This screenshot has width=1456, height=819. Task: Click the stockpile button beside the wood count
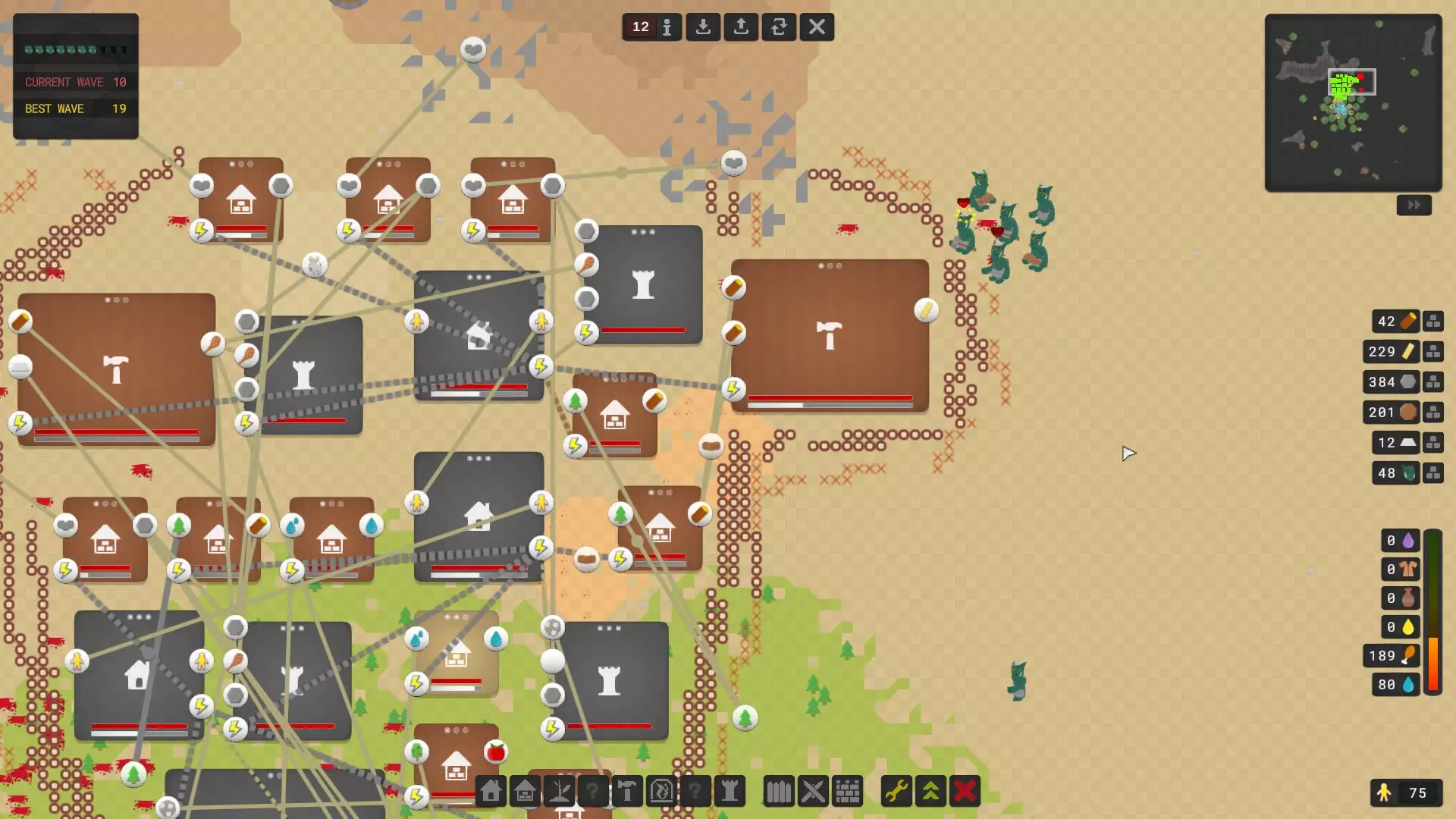click(1432, 322)
